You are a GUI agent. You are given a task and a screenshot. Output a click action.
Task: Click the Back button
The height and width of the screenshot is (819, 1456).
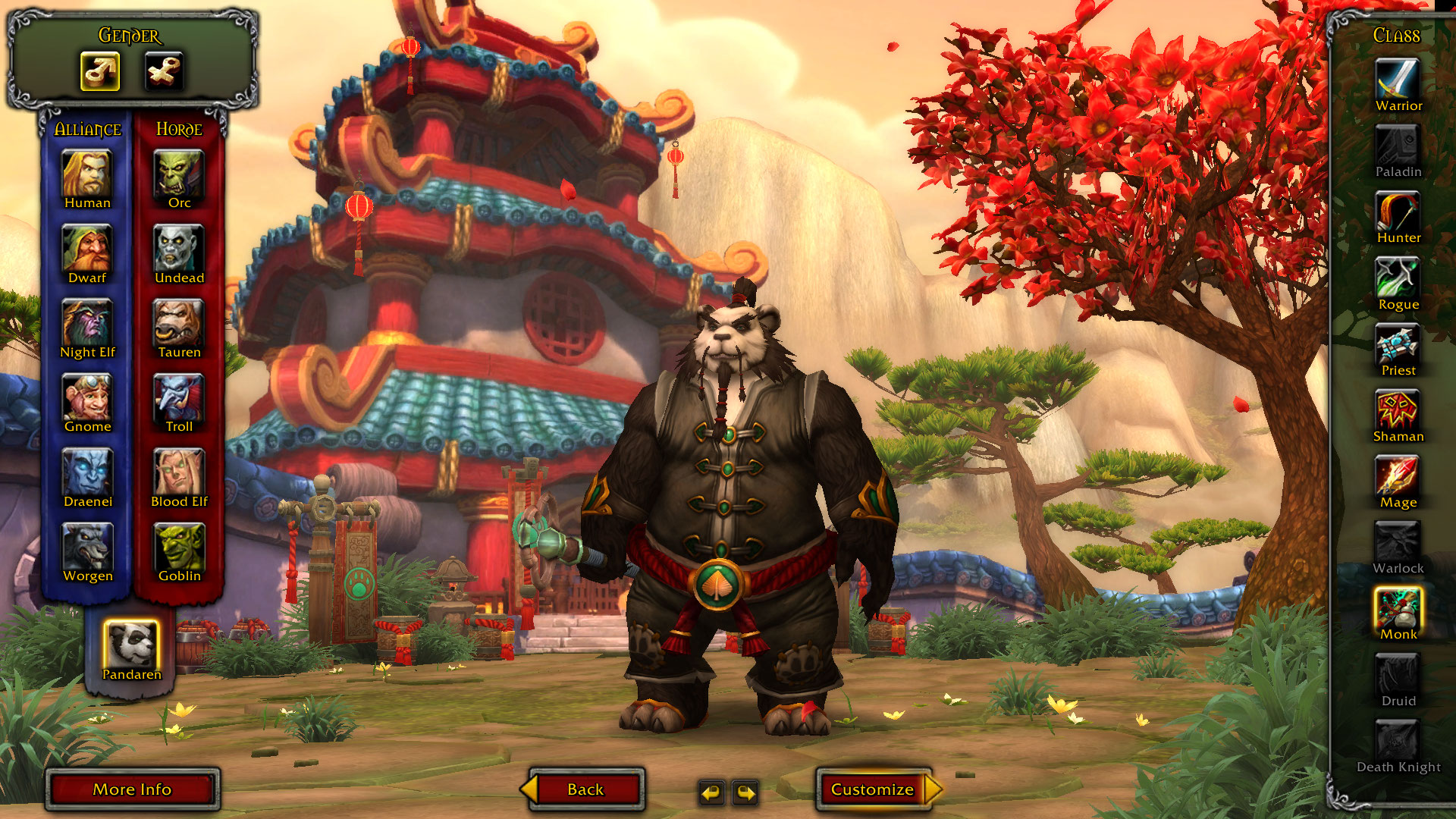(584, 789)
